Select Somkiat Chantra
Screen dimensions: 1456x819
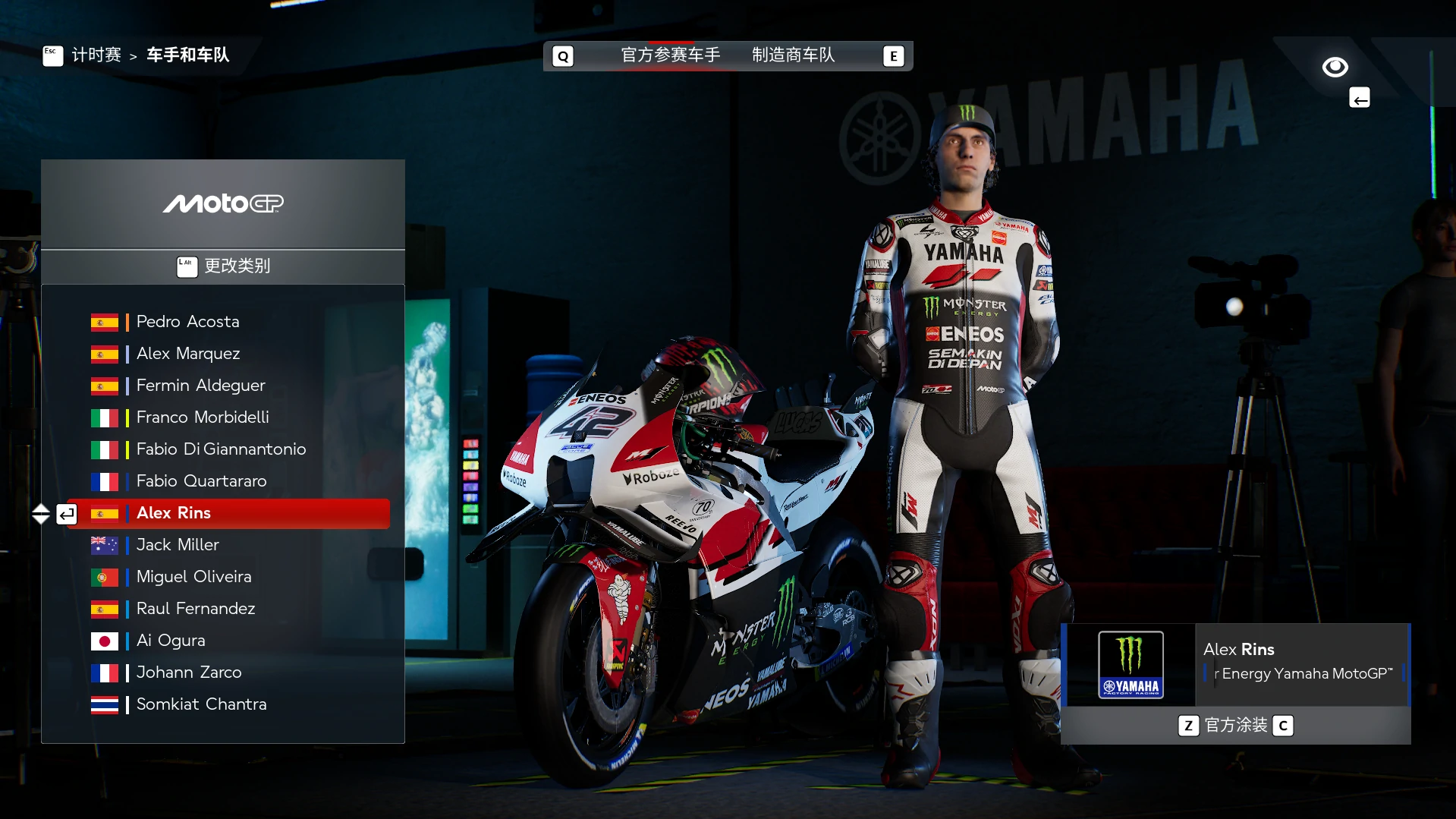pyautogui.click(x=201, y=704)
